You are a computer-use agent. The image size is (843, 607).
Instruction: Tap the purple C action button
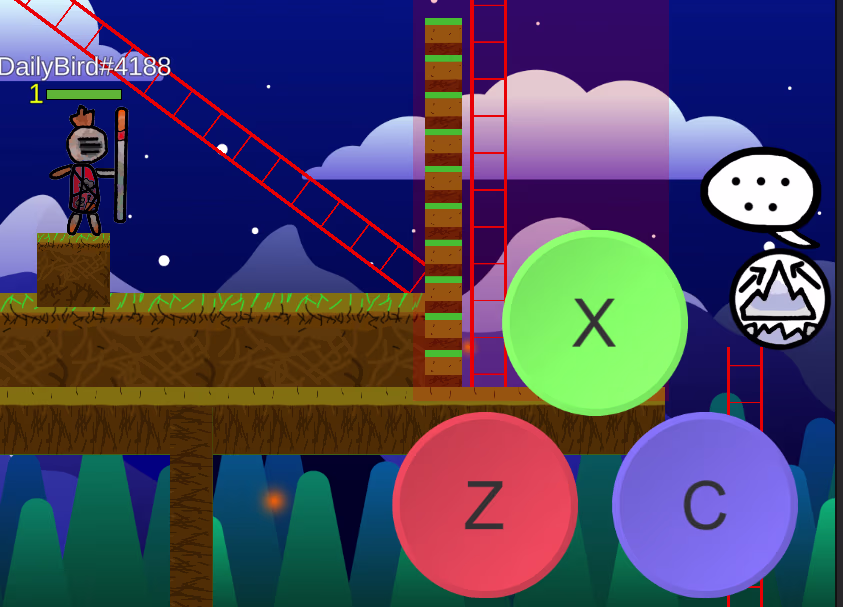click(x=705, y=505)
